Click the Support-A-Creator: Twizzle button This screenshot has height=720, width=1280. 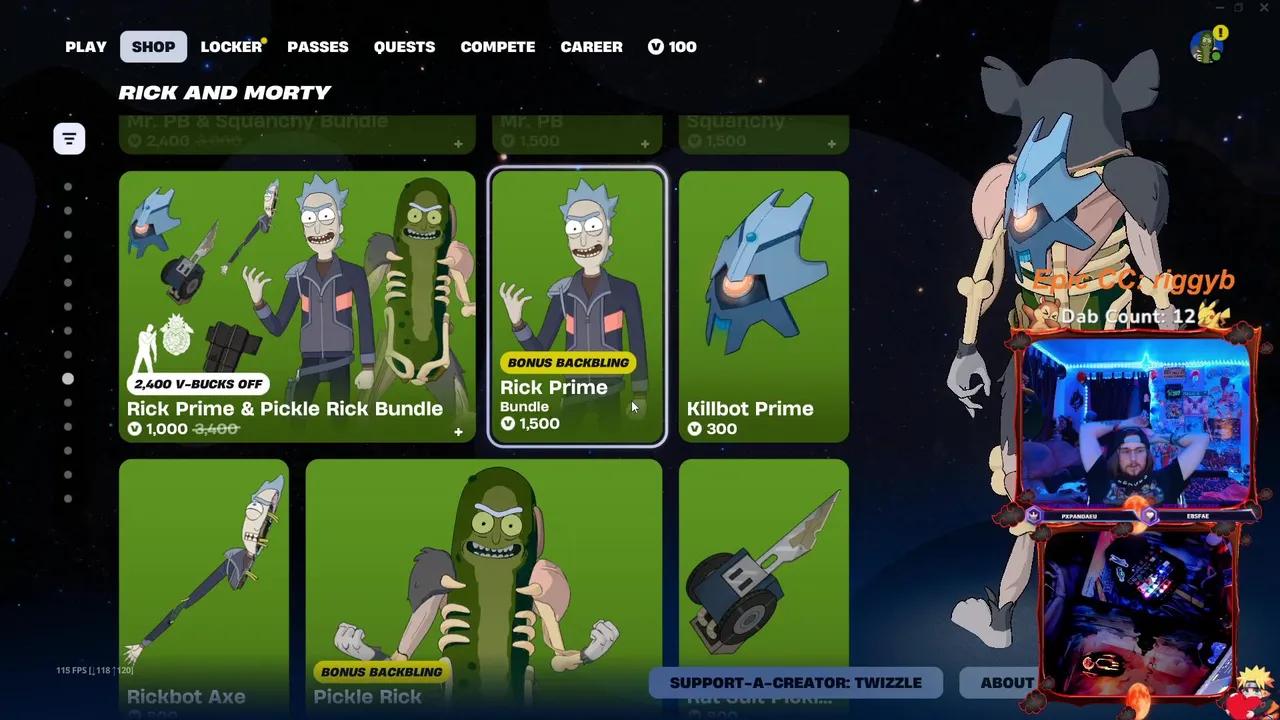click(x=795, y=683)
